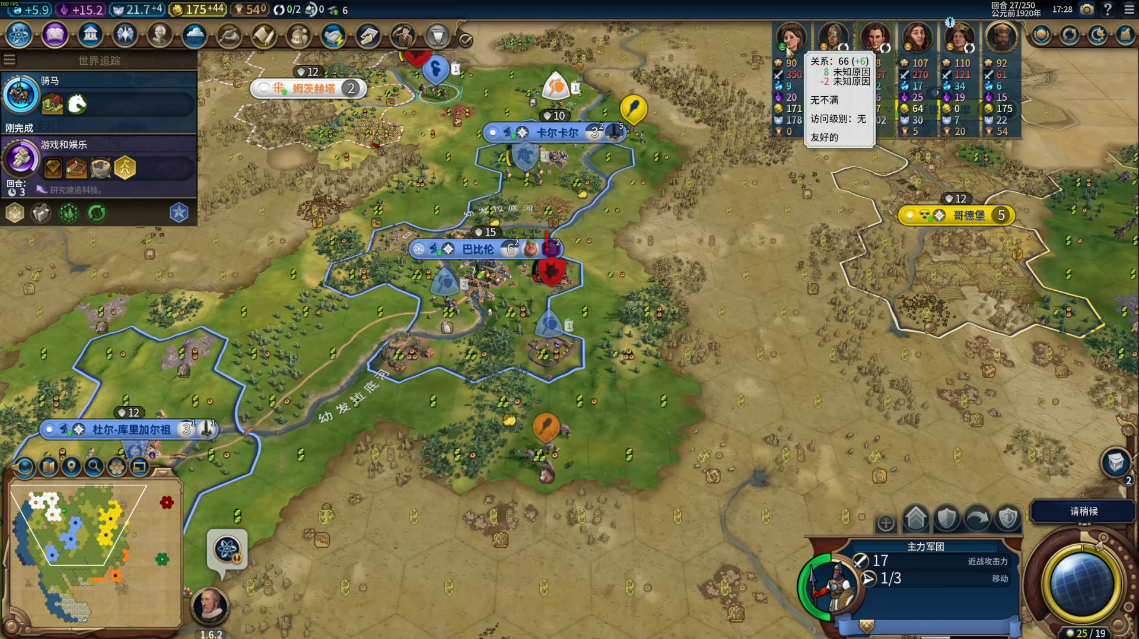Image resolution: width=1139 pixels, height=639 pixels.
Task: Select the Gothenburg city-state banner
Action: coord(955,215)
